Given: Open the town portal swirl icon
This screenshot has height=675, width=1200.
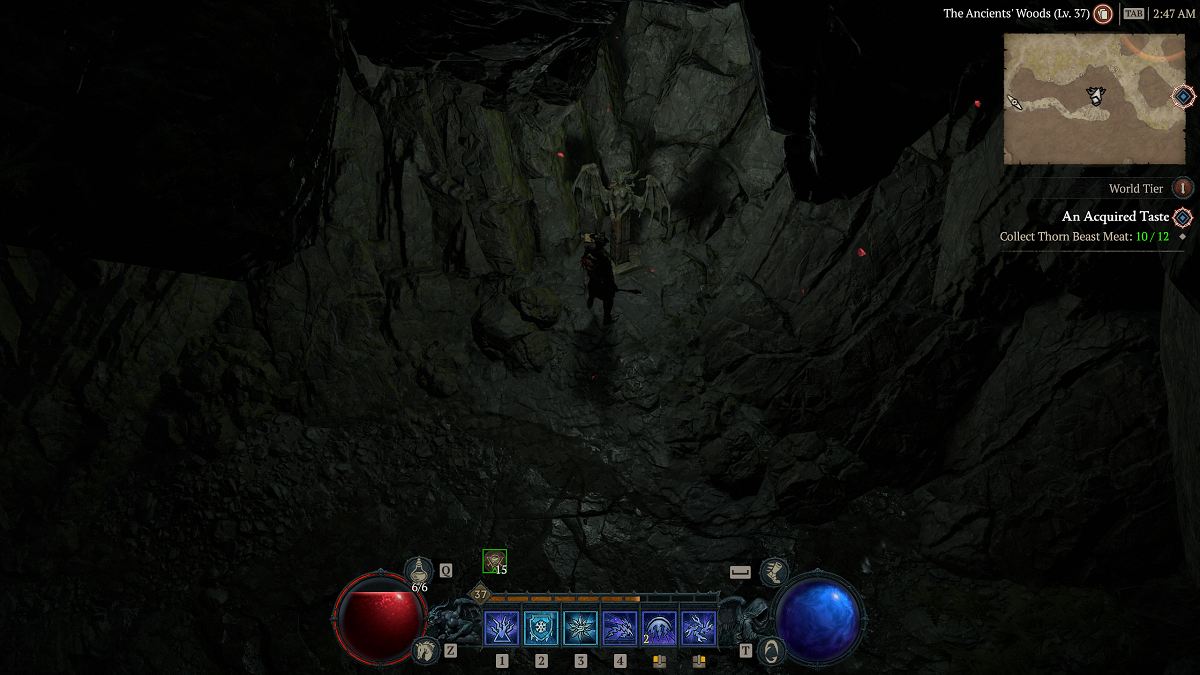Looking at the screenshot, I should pyautogui.click(x=771, y=651).
